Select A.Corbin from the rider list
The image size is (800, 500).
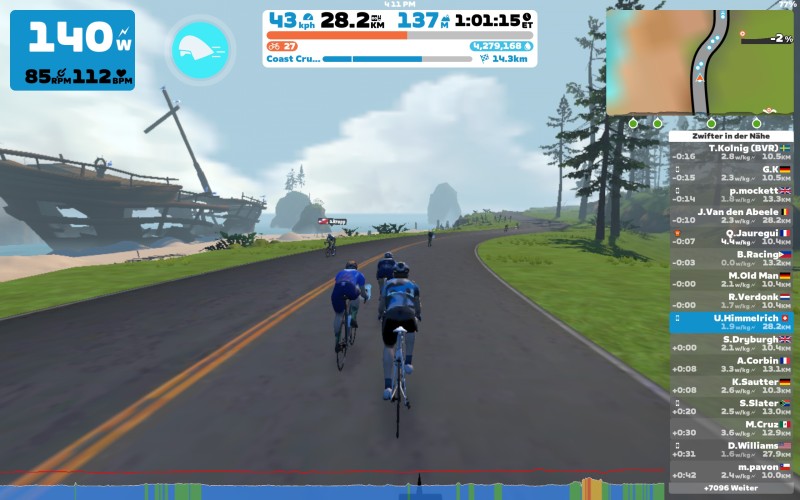point(731,365)
